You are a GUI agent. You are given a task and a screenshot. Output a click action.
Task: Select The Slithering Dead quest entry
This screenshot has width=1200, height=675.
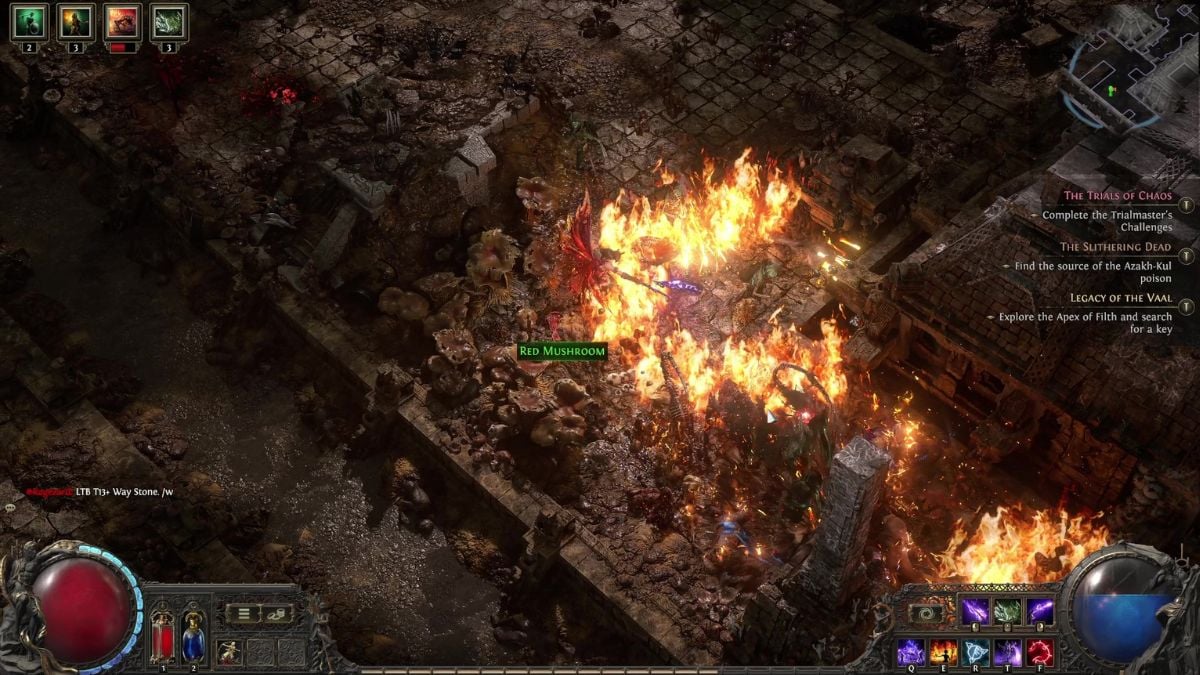point(1115,247)
